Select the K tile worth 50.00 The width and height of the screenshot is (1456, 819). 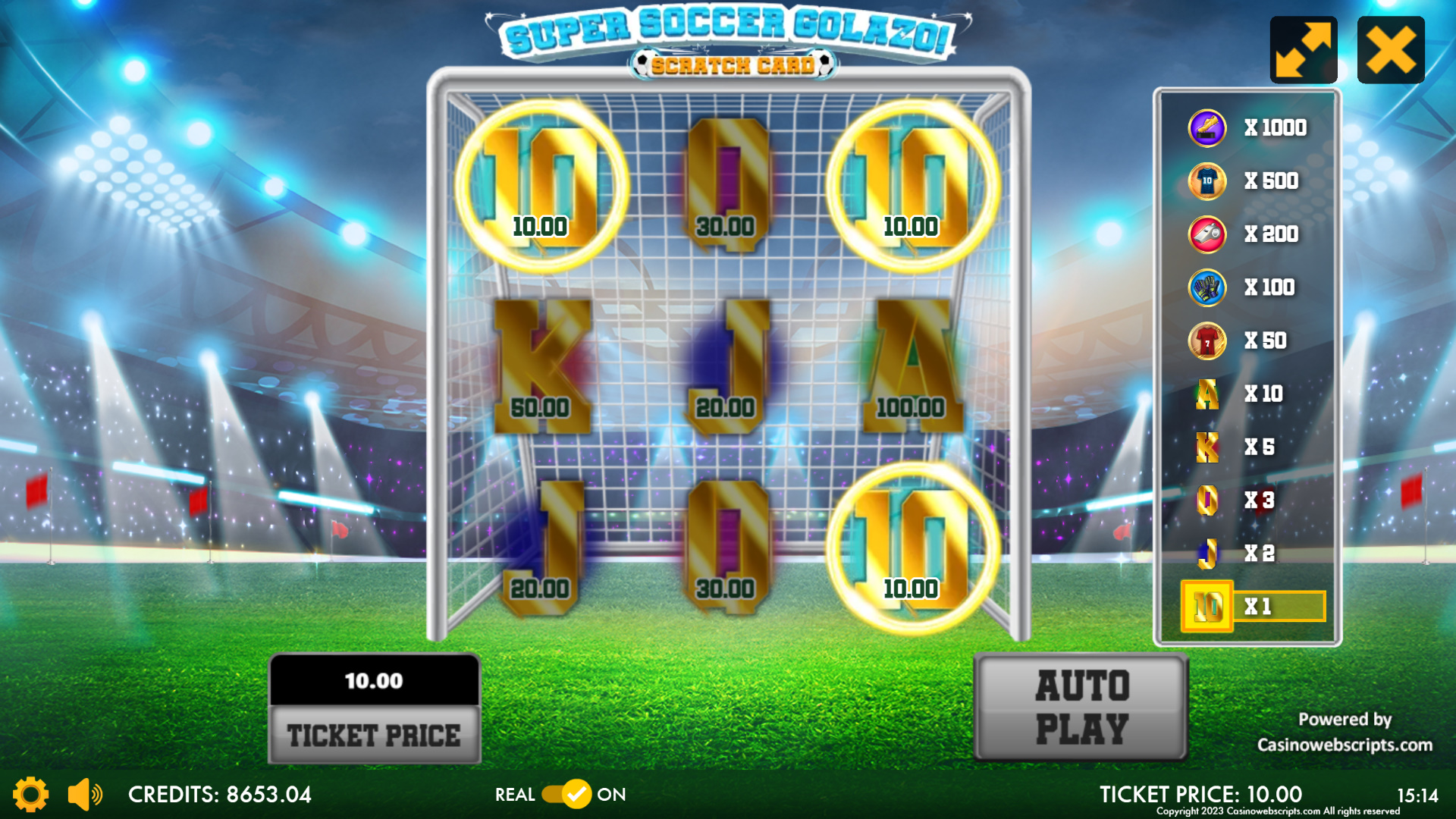point(541,366)
